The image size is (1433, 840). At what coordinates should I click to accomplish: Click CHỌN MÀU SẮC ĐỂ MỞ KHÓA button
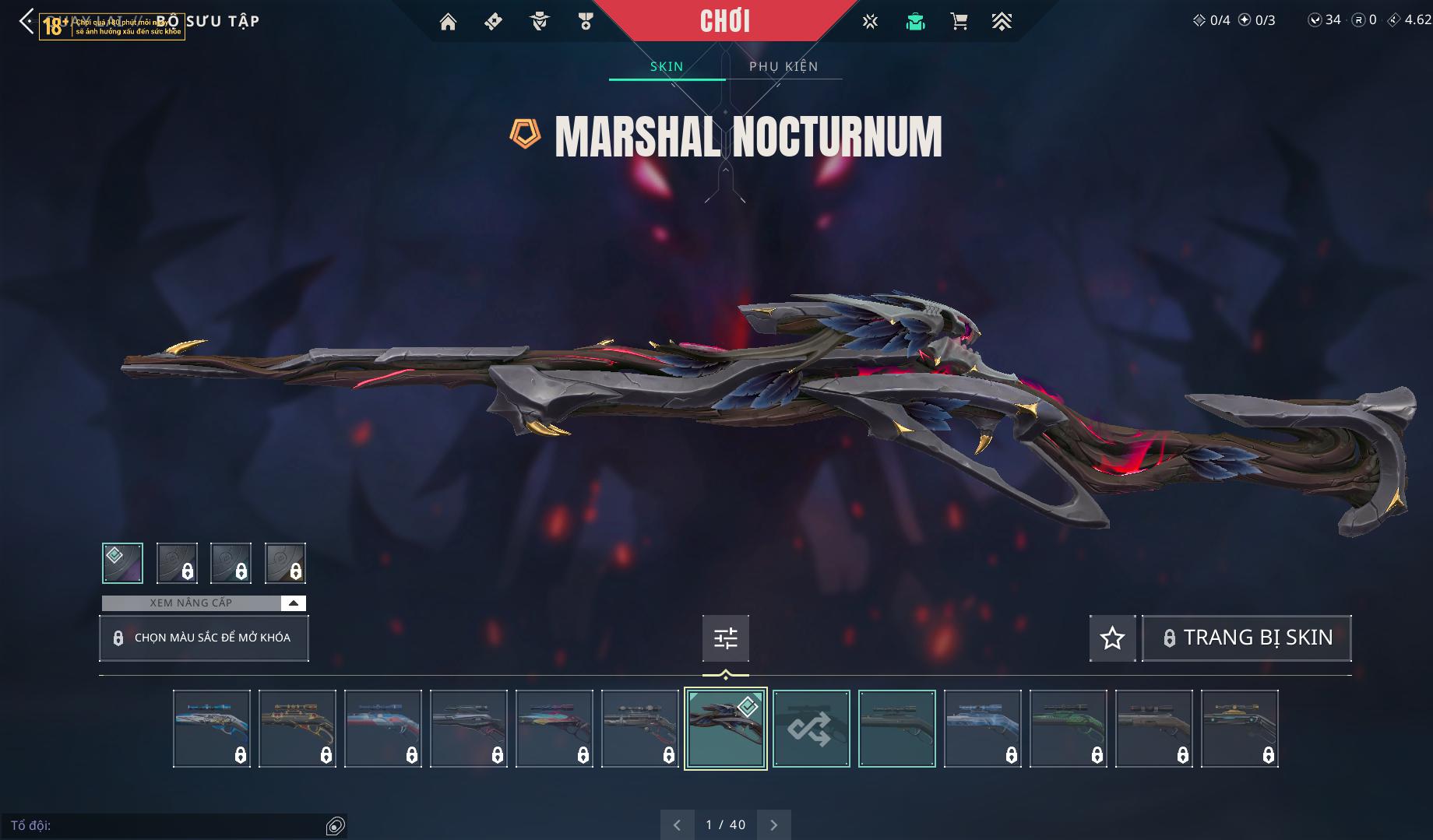click(x=204, y=638)
